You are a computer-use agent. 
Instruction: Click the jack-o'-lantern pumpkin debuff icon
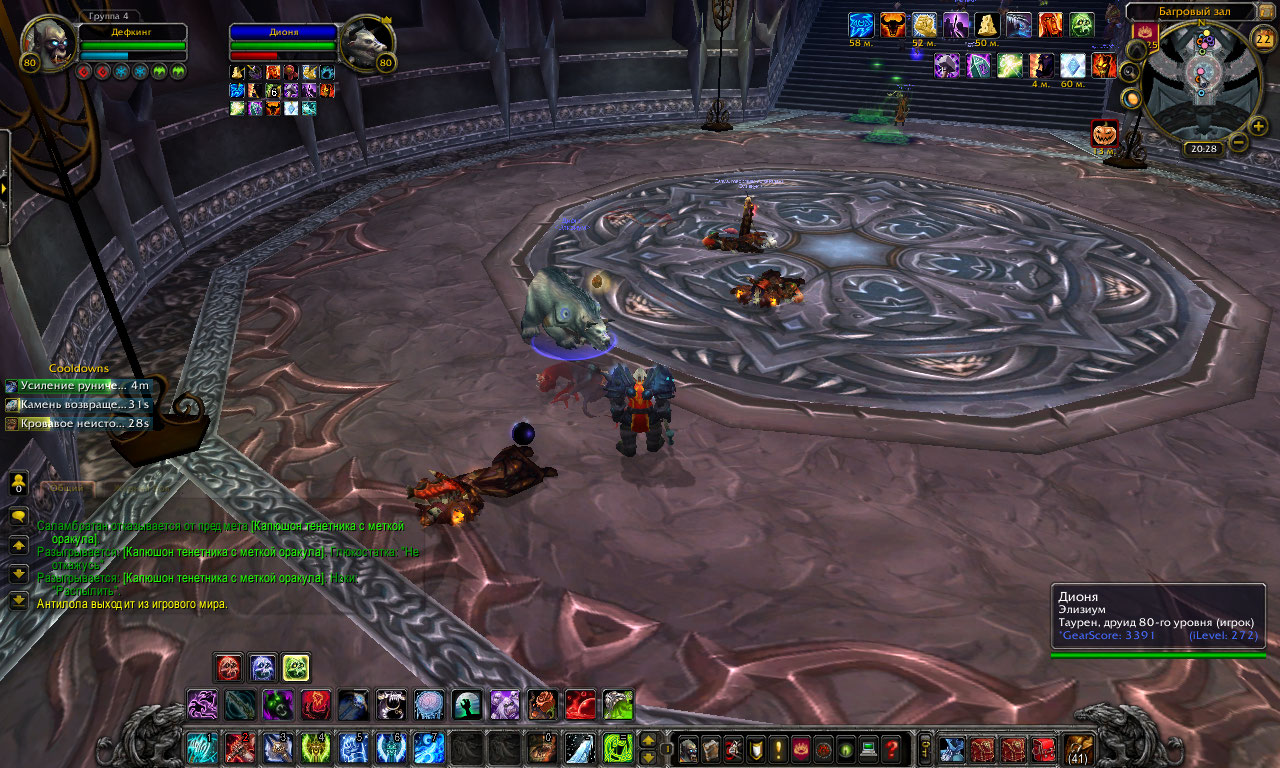click(x=1104, y=133)
